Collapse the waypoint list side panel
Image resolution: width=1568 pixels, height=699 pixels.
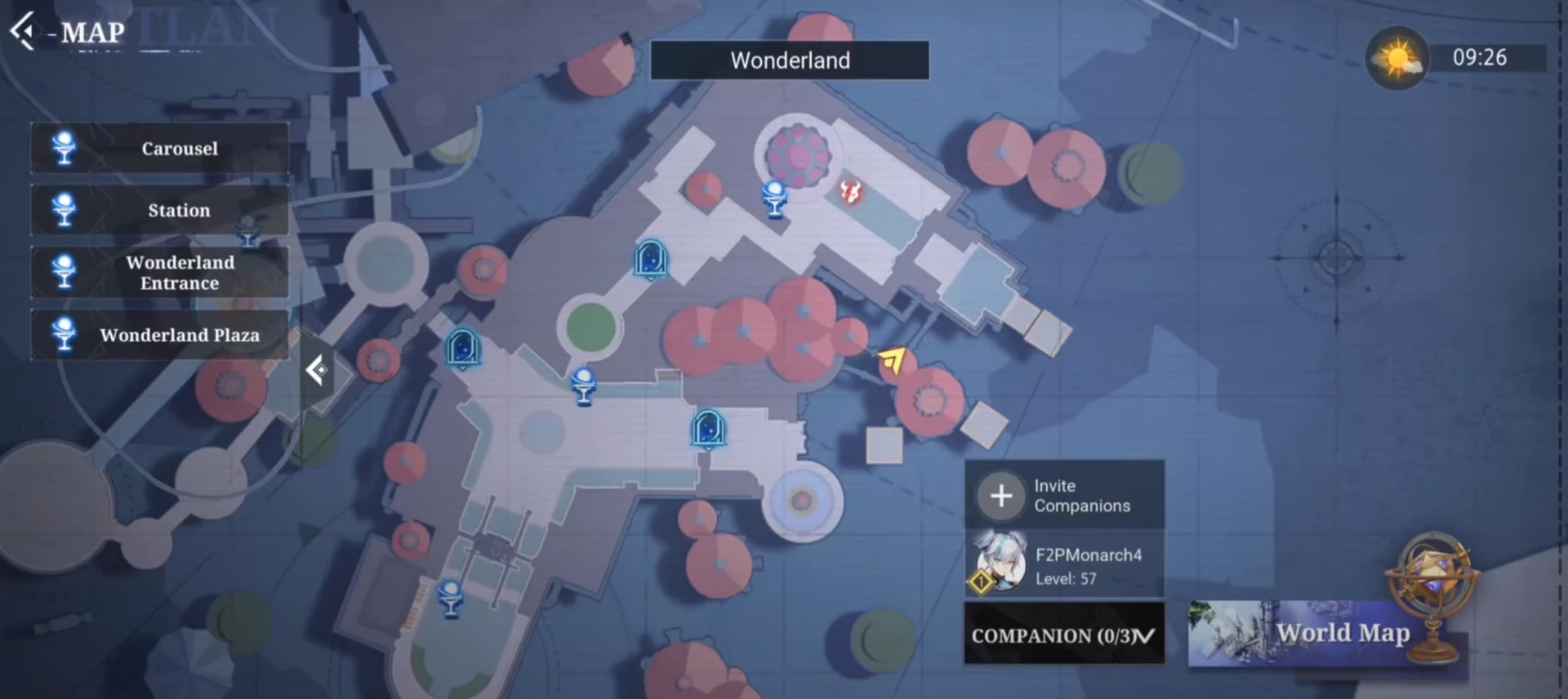317,371
